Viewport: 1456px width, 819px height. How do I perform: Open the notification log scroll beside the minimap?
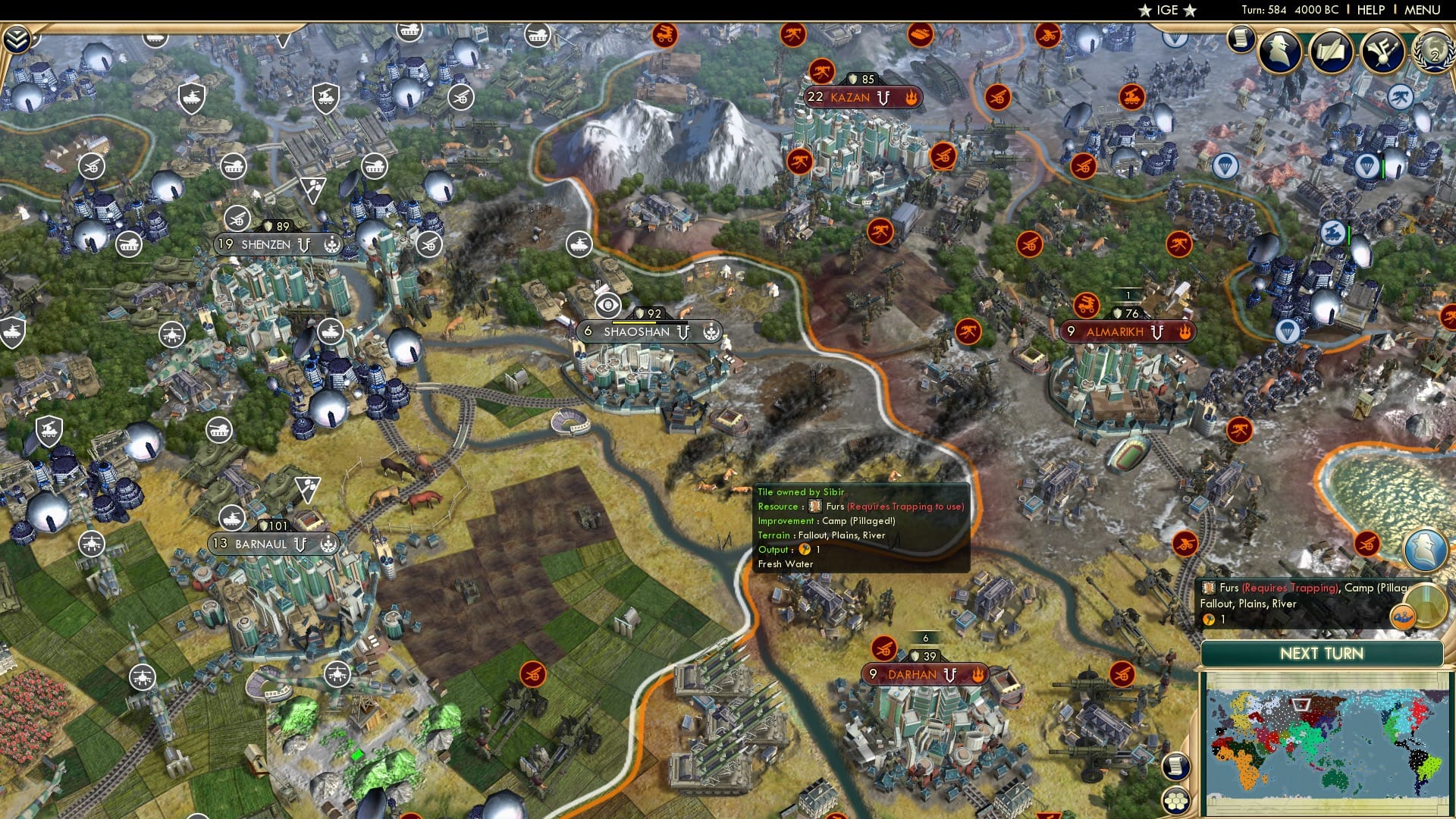(1176, 766)
